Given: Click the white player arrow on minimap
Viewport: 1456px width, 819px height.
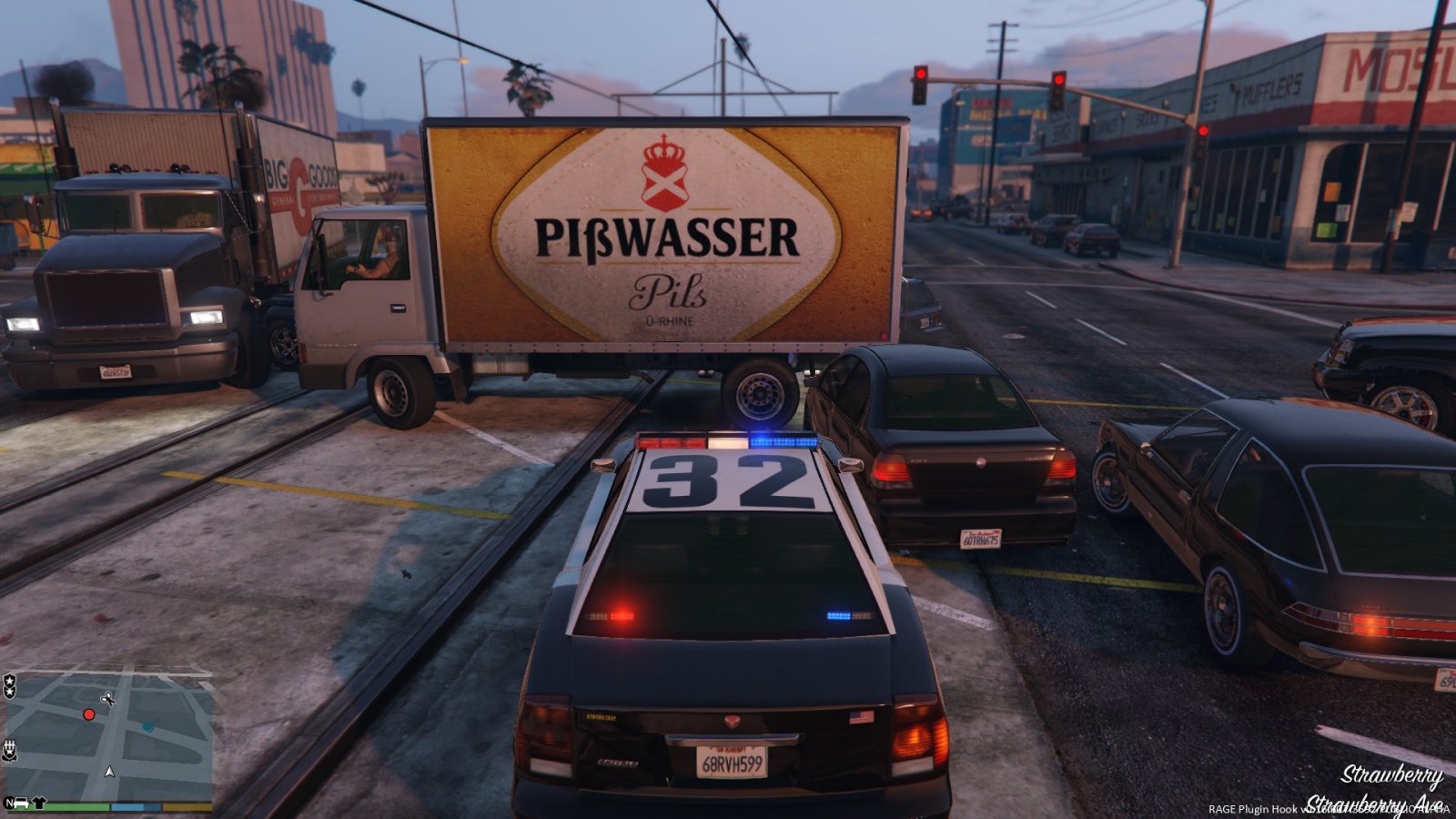Looking at the screenshot, I should click(x=110, y=772).
